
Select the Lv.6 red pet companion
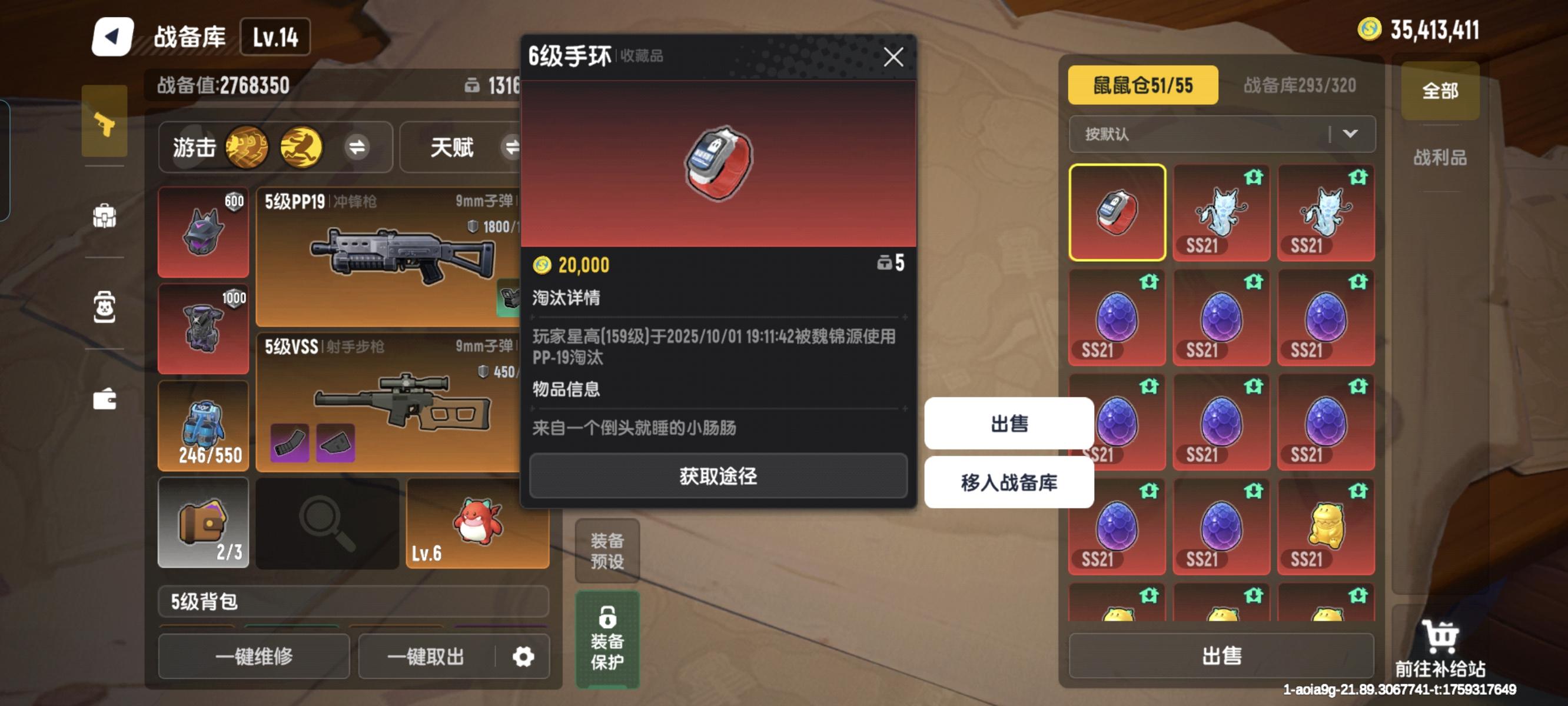click(x=478, y=524)
